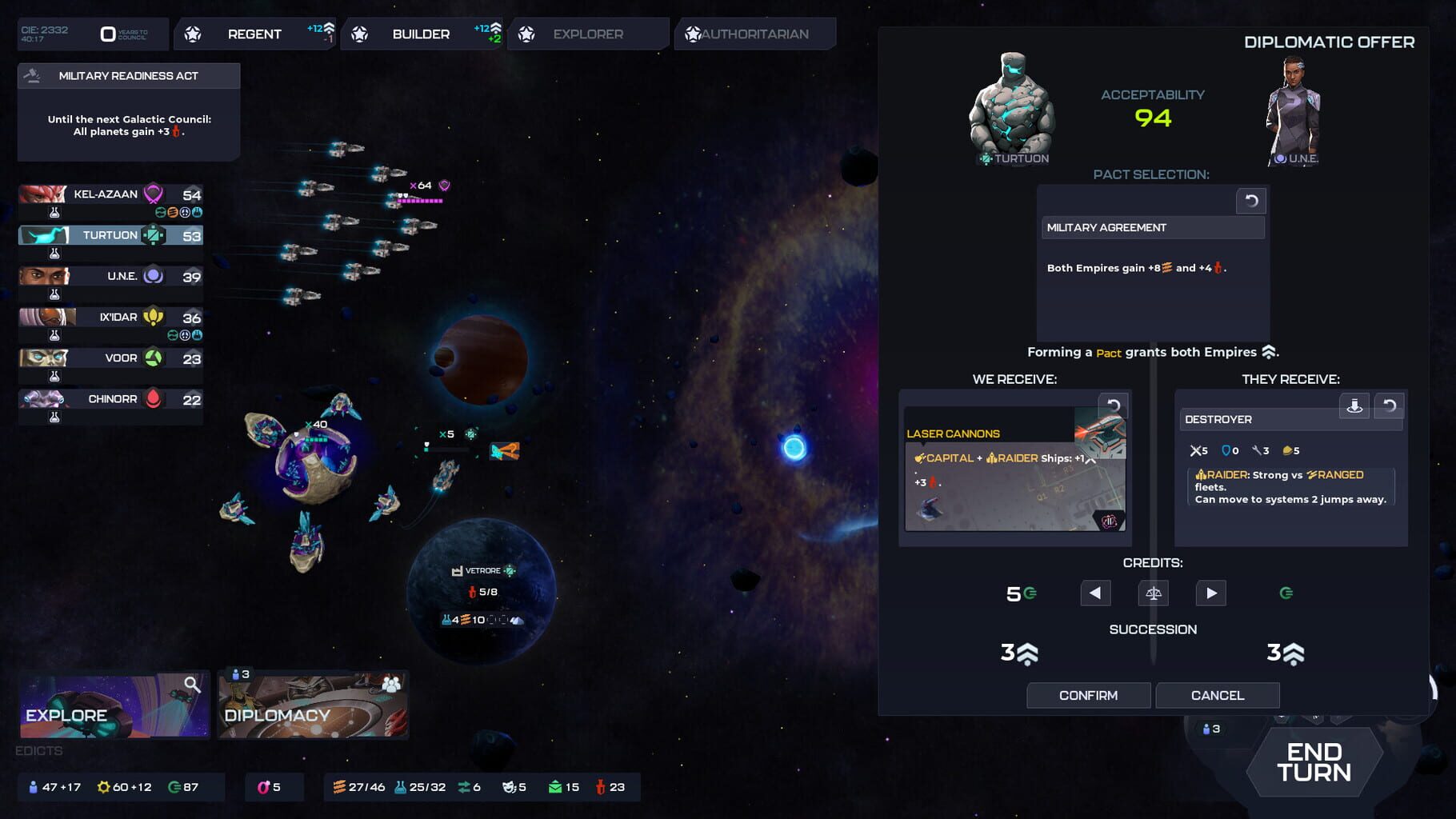1456x819 pixels.
Task: Increase offered credits with the right arrow
Action: (x=1210, y=593)
